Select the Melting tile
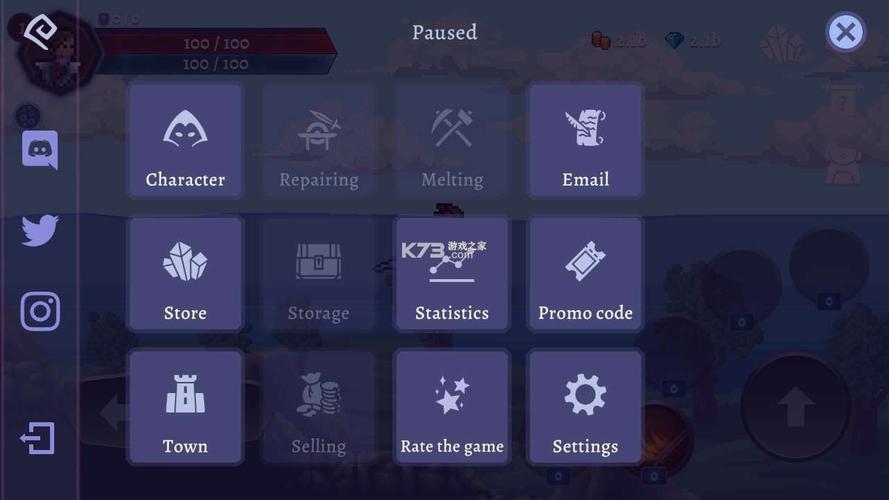The height and width of the screenshot is (500, 889). point(452,141)
